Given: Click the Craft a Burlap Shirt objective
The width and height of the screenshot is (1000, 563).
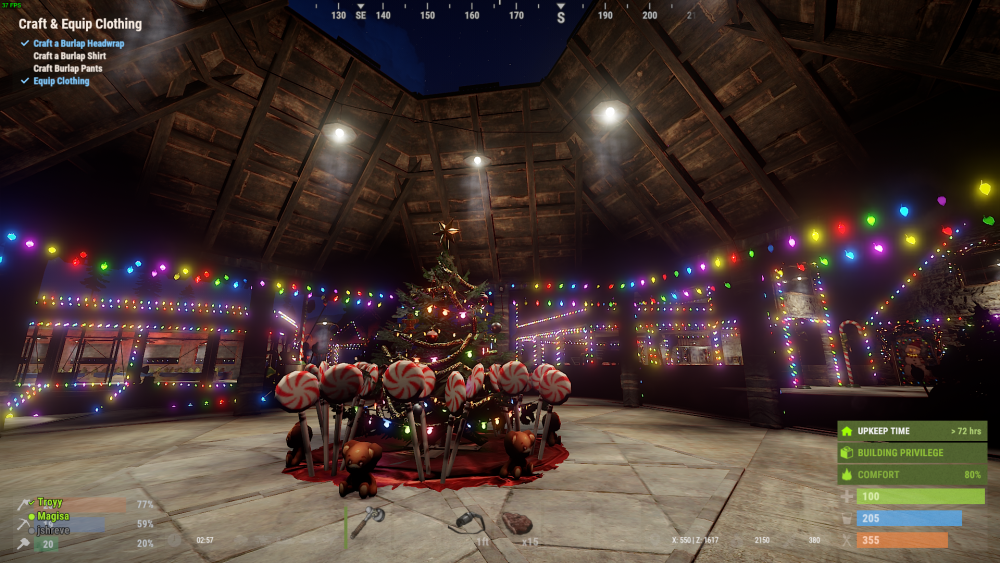Looking at the screenshot, I should [69, 56].
